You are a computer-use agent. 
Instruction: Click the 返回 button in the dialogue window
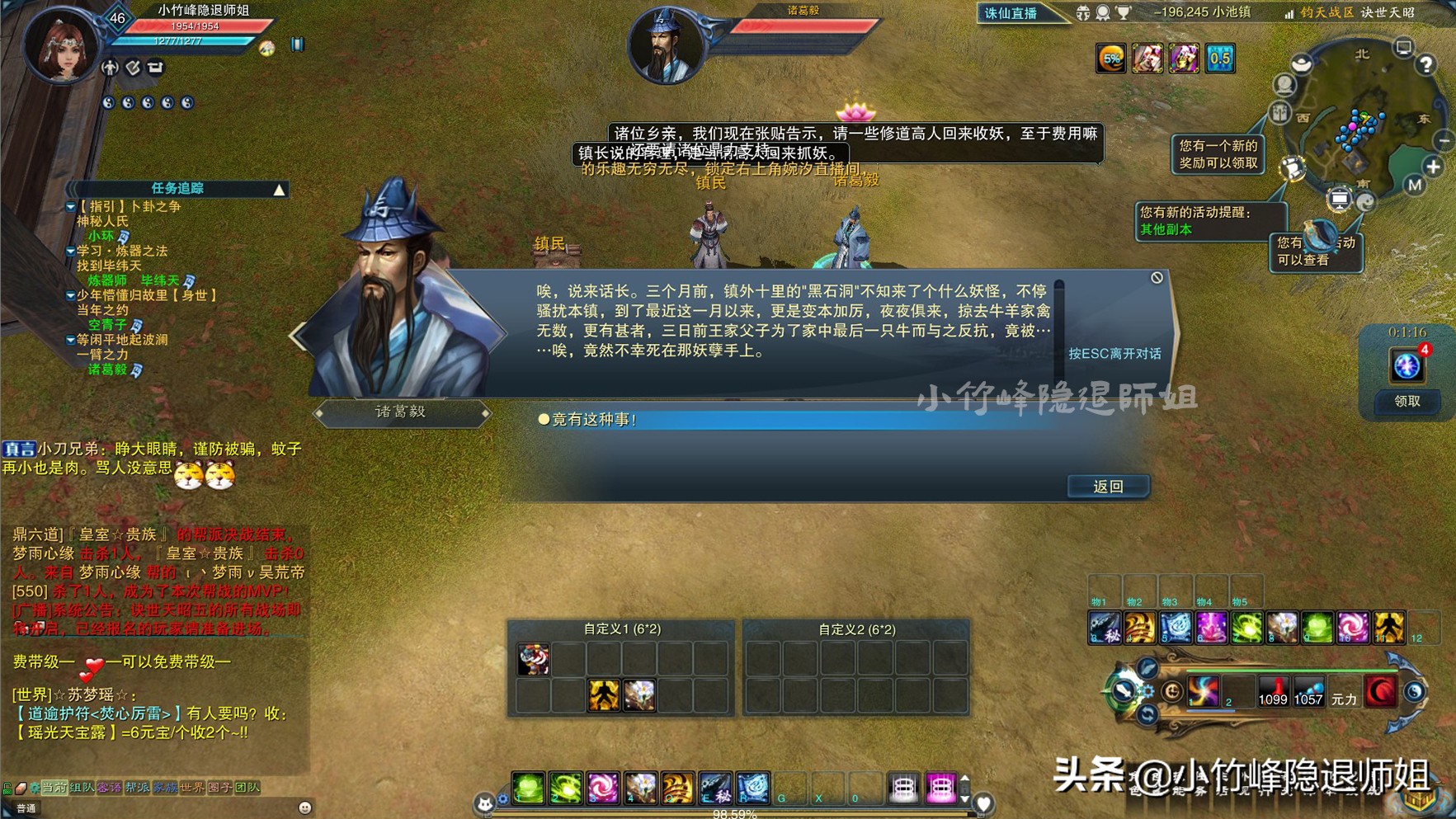1107,486
